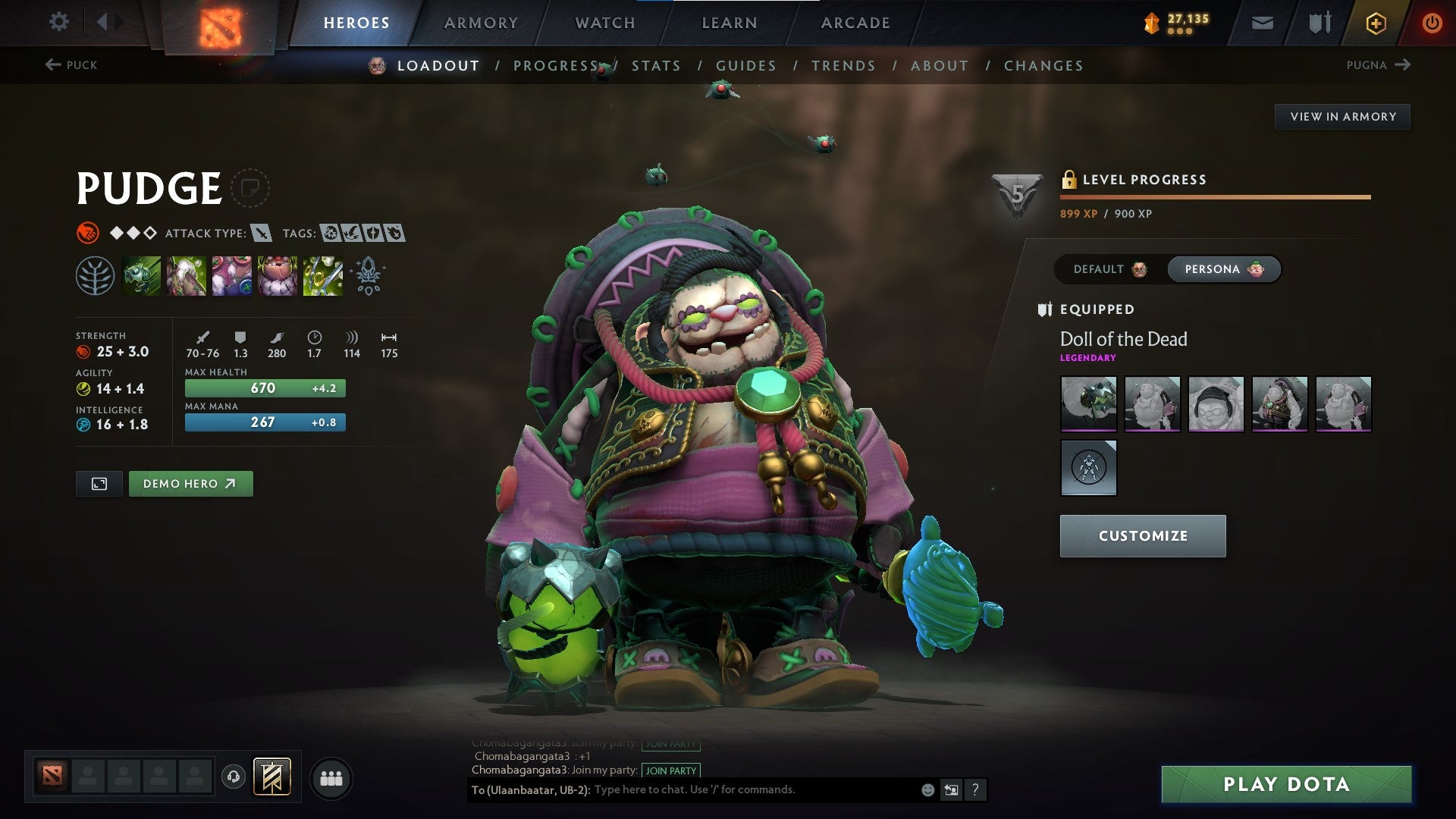
Task: Switch to the Changes section
Action: click(x=1043, y=66)
